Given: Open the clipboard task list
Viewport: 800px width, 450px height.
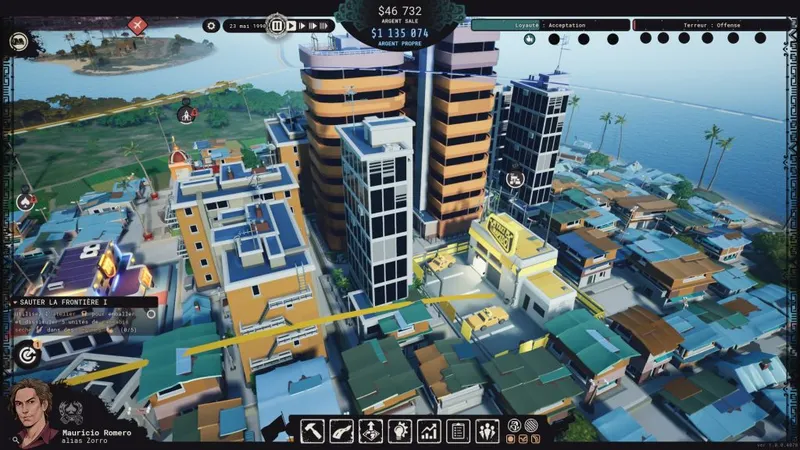Looking at the screenshot, I should coord(458,431).
